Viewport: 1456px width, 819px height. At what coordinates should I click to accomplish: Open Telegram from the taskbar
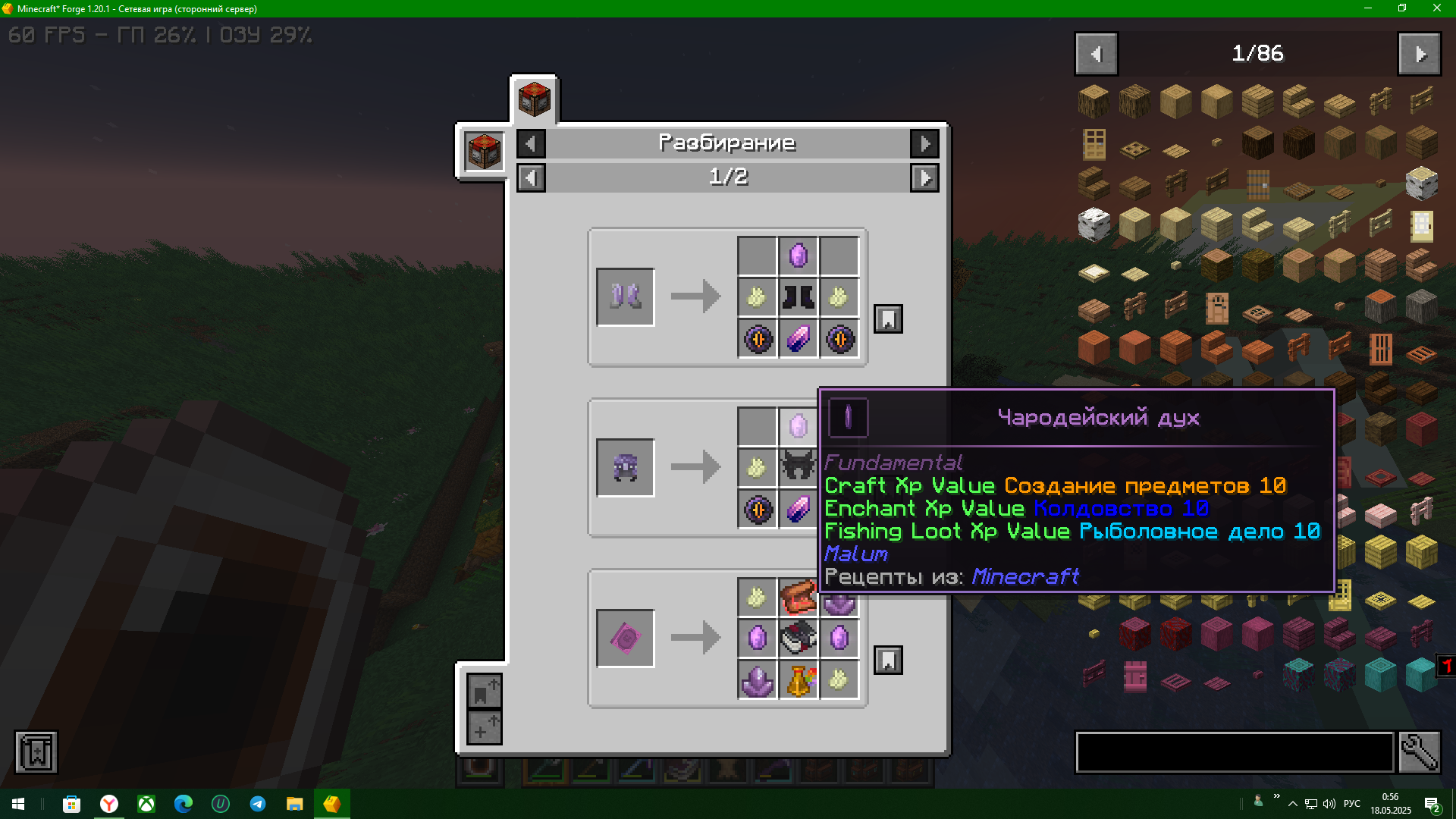pos(258,804)
